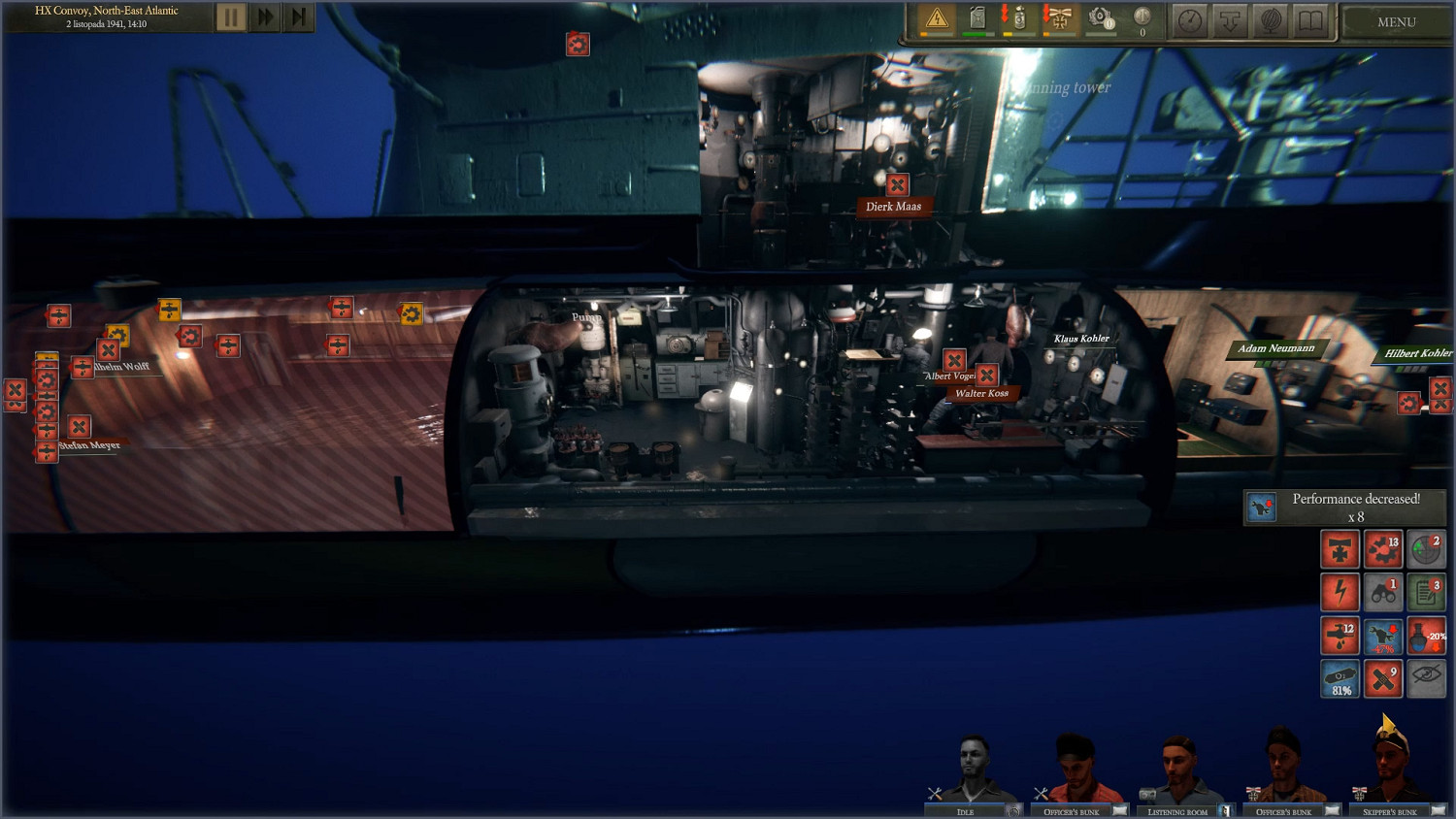
Task: Click the leaks notification with 12 drips
Action: pos(1340,636)
